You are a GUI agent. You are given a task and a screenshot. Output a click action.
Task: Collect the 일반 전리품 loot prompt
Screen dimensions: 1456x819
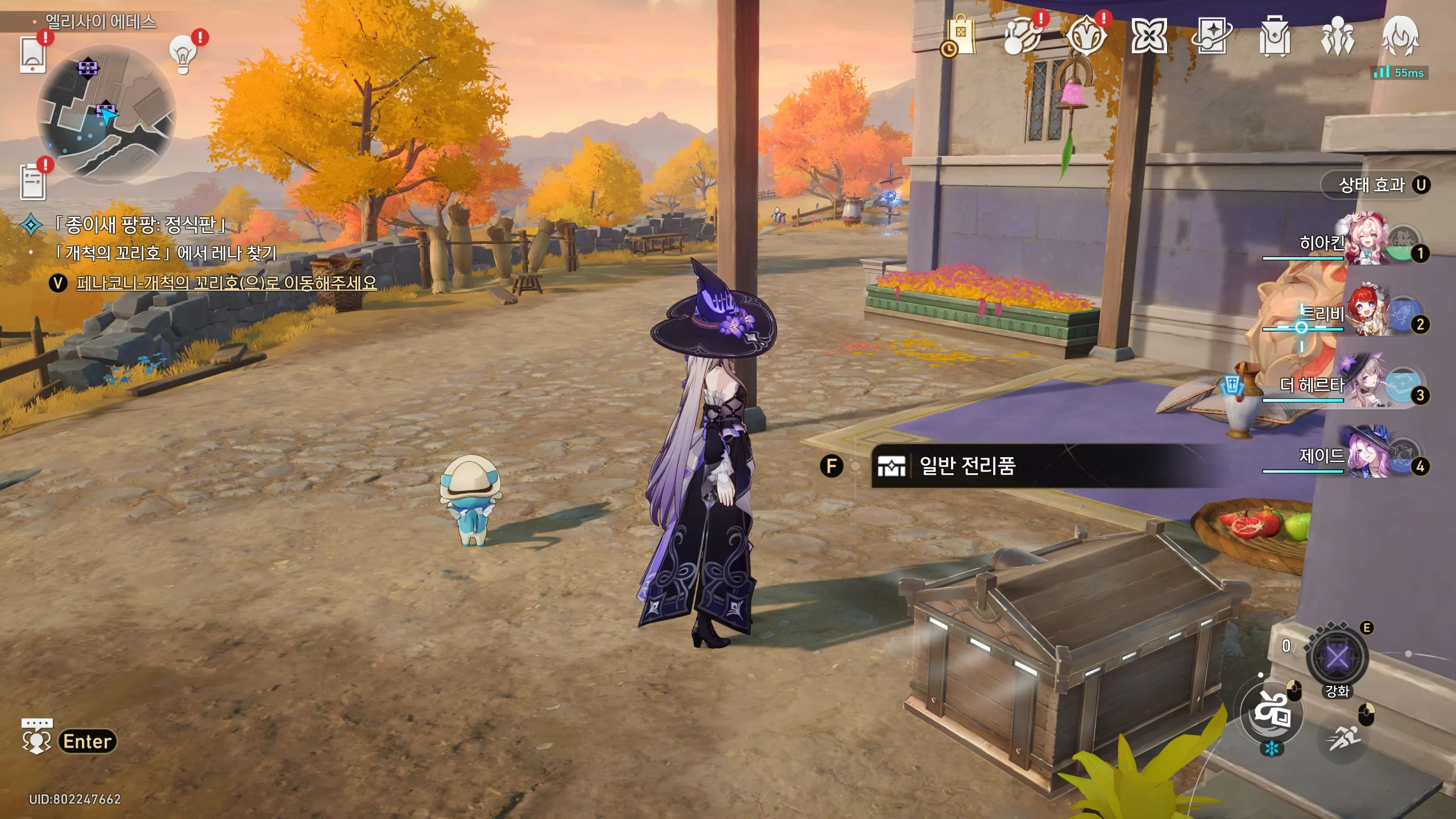(x=967, y=466)
